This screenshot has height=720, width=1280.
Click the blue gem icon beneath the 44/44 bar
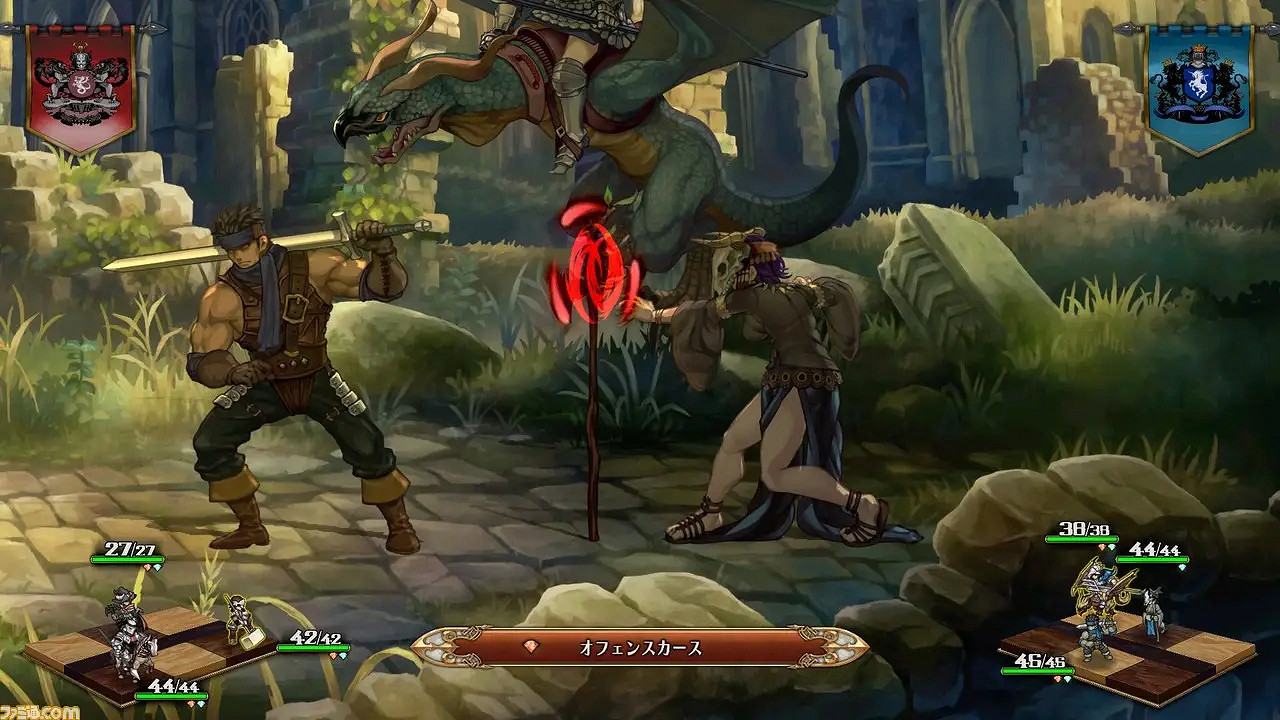pyautogui.click(x=1181, y=568)
